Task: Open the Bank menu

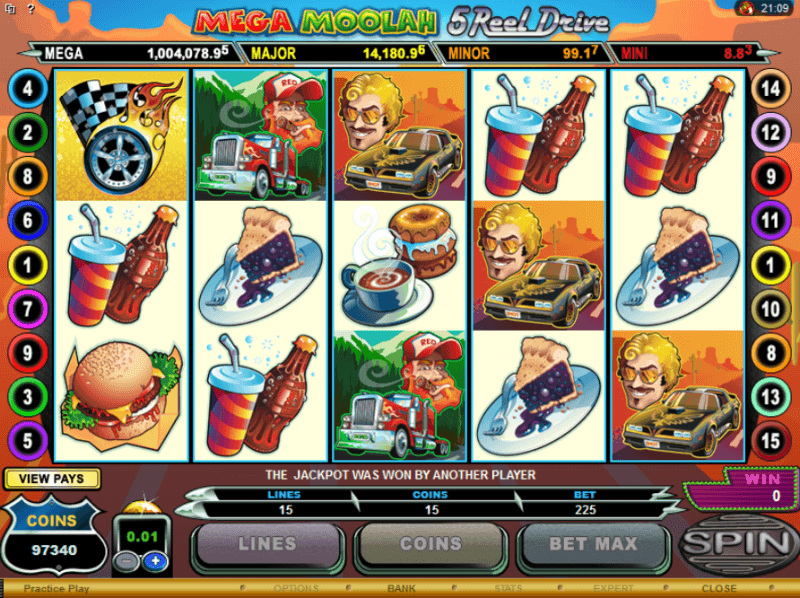Action: [x=401, y=589]
